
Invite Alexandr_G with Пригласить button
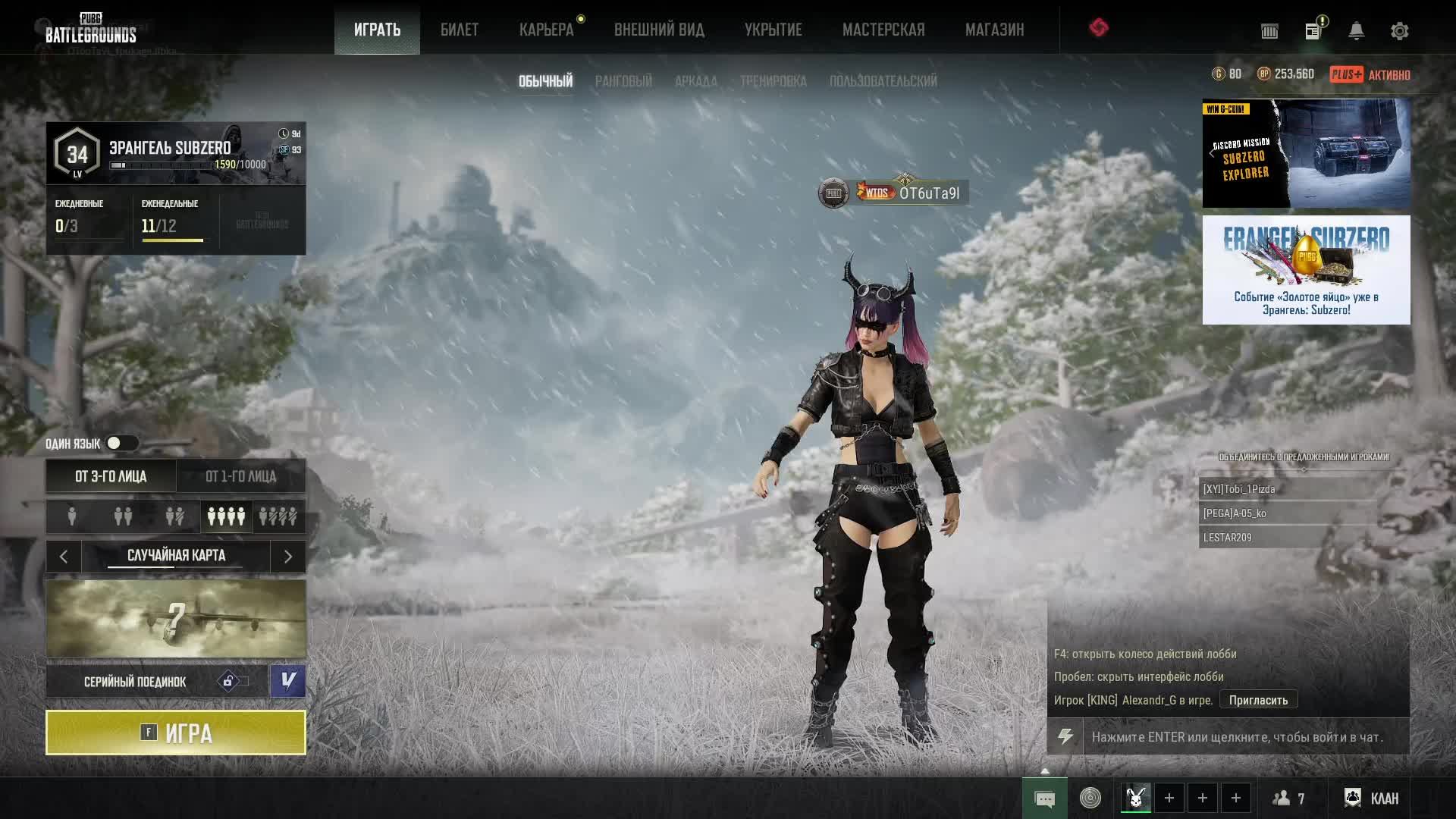pyautogui.click(x=1258, y=700)
